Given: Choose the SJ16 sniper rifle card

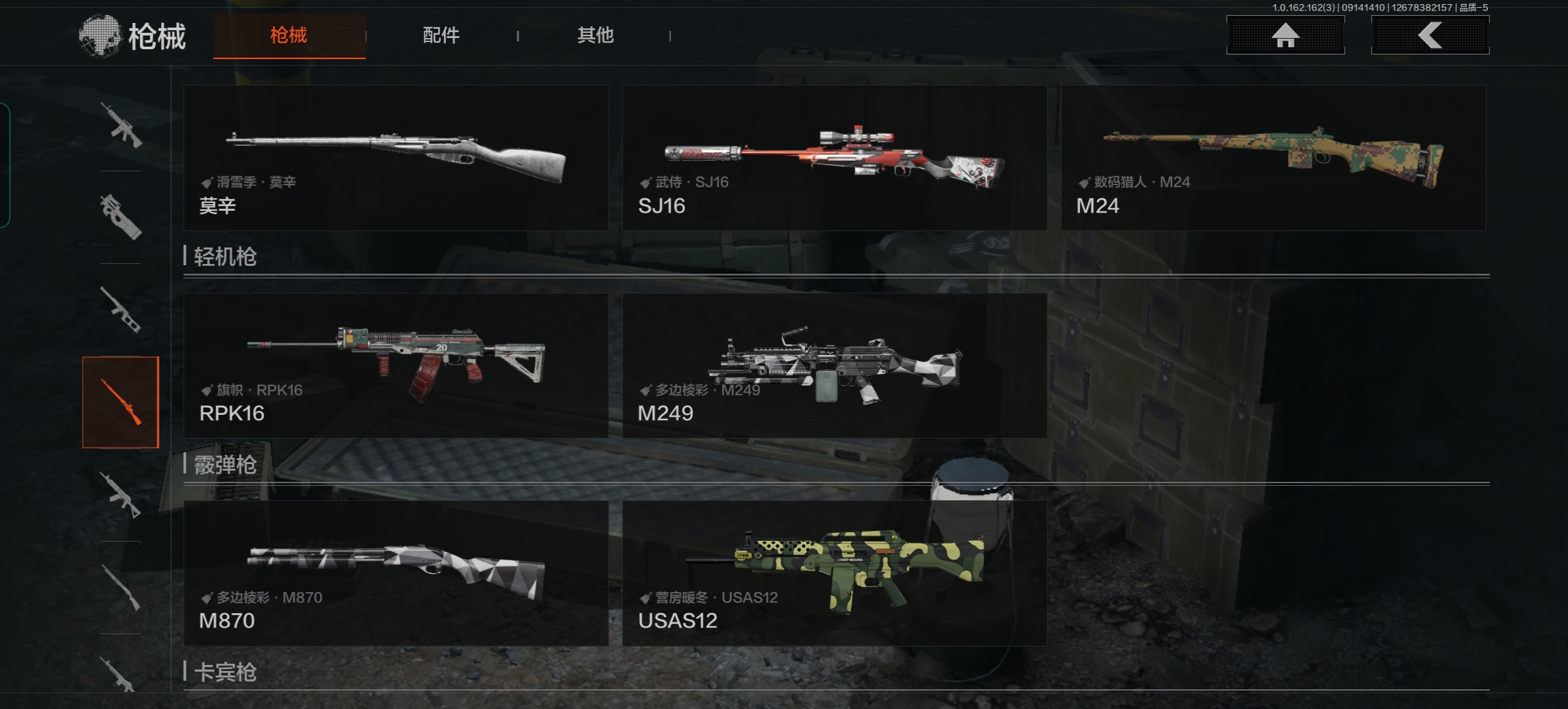Looking at the screenshot, I should [835, 158].
